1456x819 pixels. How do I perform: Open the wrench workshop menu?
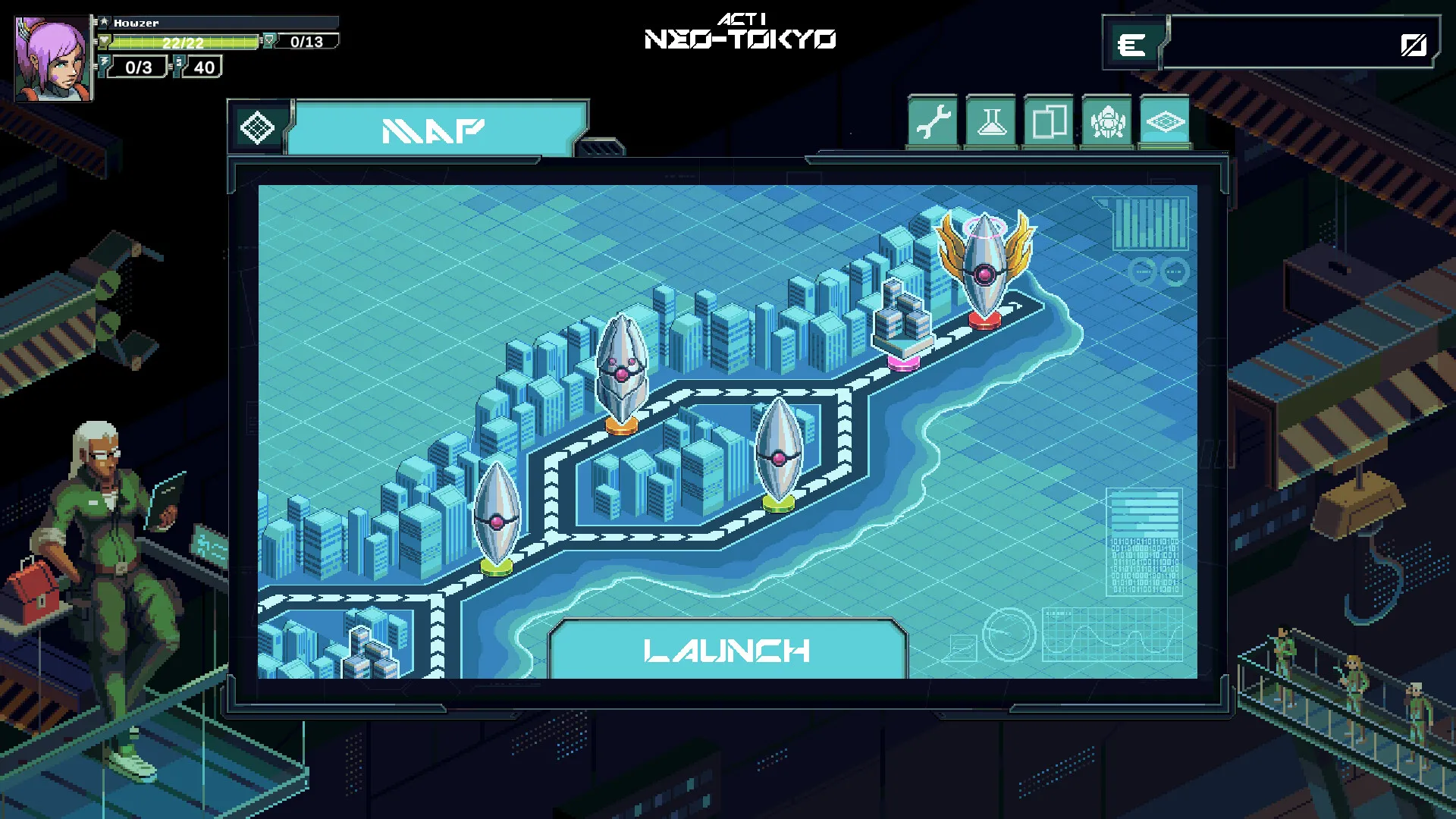click(934, 122)
